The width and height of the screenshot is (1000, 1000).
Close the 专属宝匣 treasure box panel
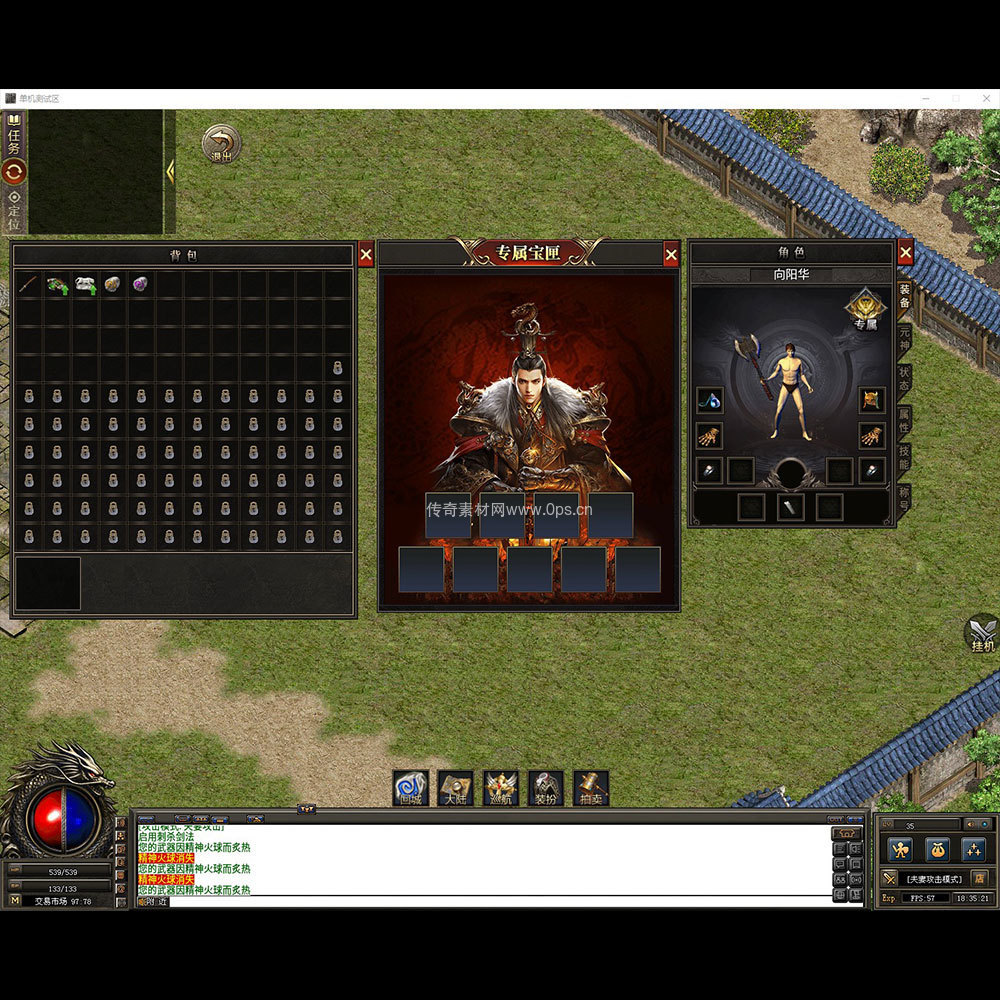click(671, 256)
